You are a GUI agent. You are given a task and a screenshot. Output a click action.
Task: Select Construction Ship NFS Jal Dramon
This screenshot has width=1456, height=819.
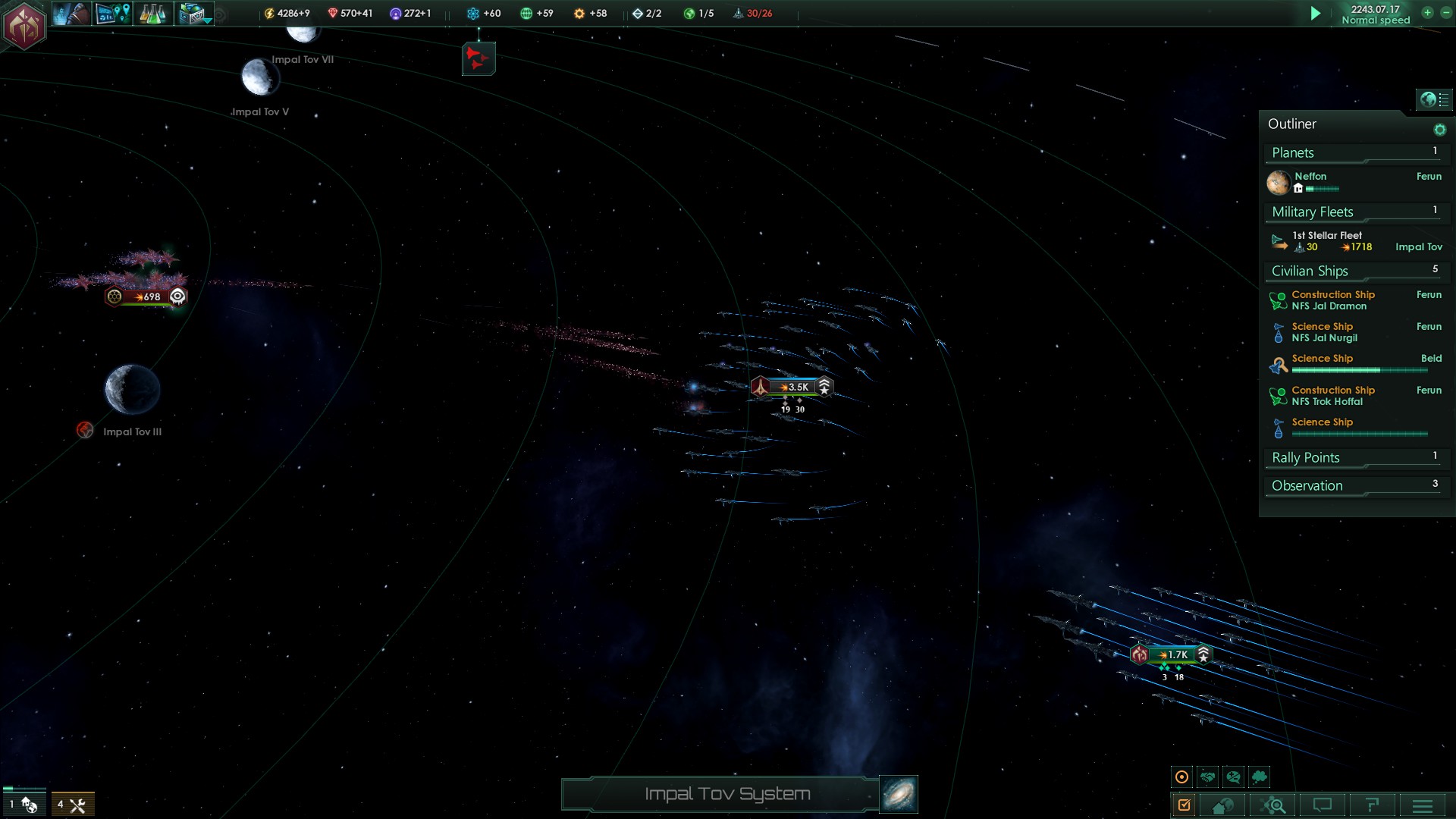[1332, 300]
